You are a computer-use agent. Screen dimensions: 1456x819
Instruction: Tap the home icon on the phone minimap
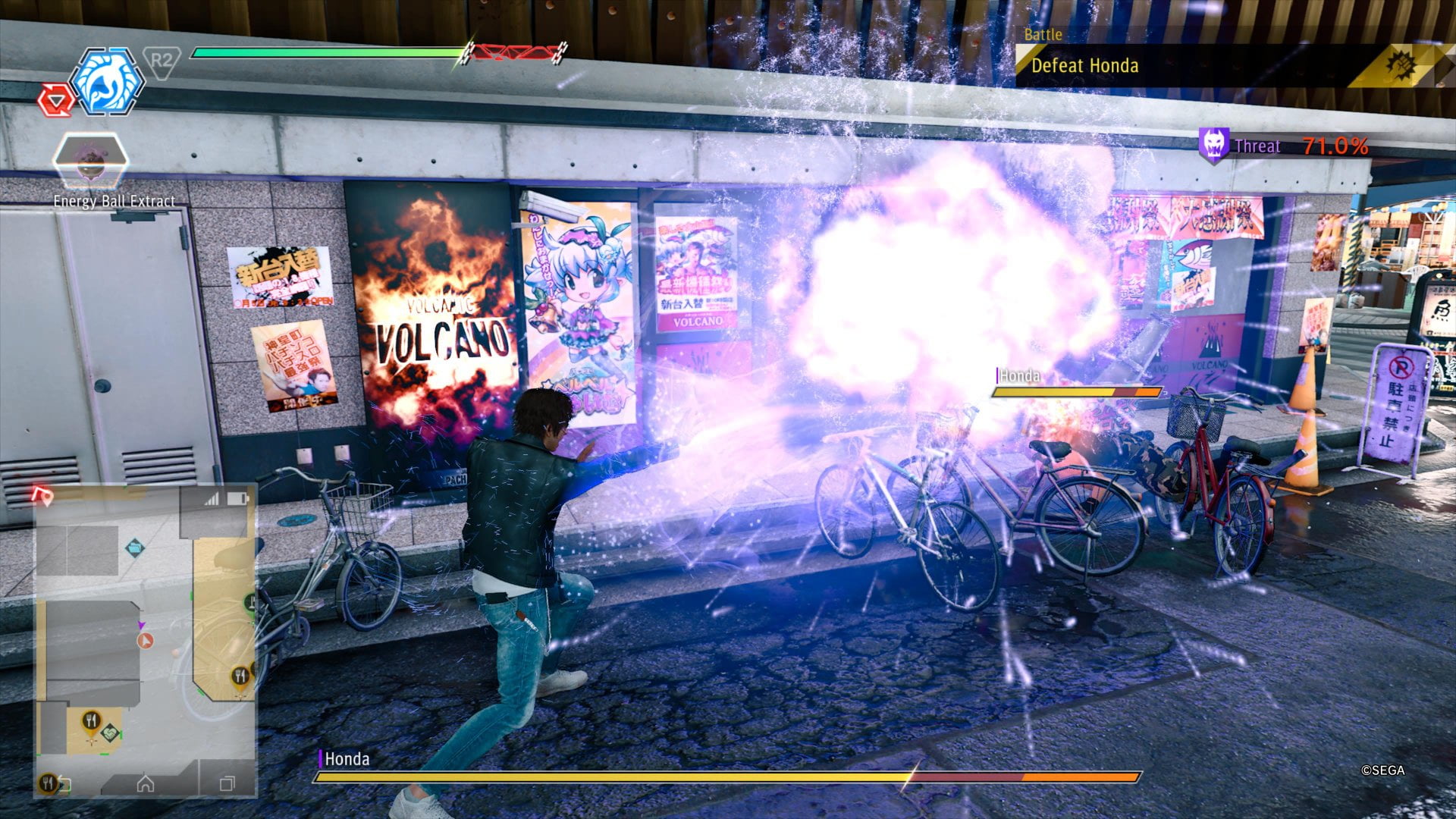point(145,783)
